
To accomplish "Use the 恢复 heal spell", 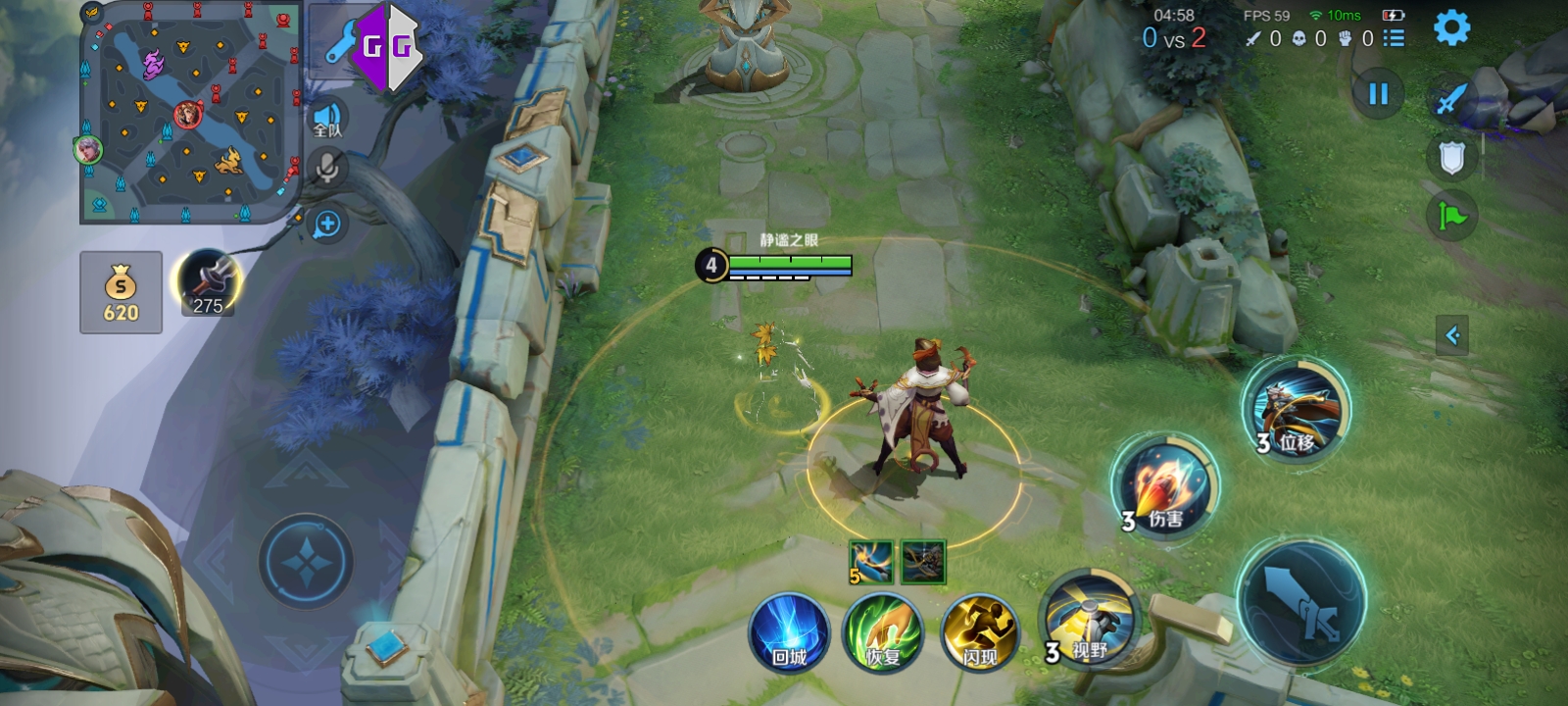I will coord(883,633).
